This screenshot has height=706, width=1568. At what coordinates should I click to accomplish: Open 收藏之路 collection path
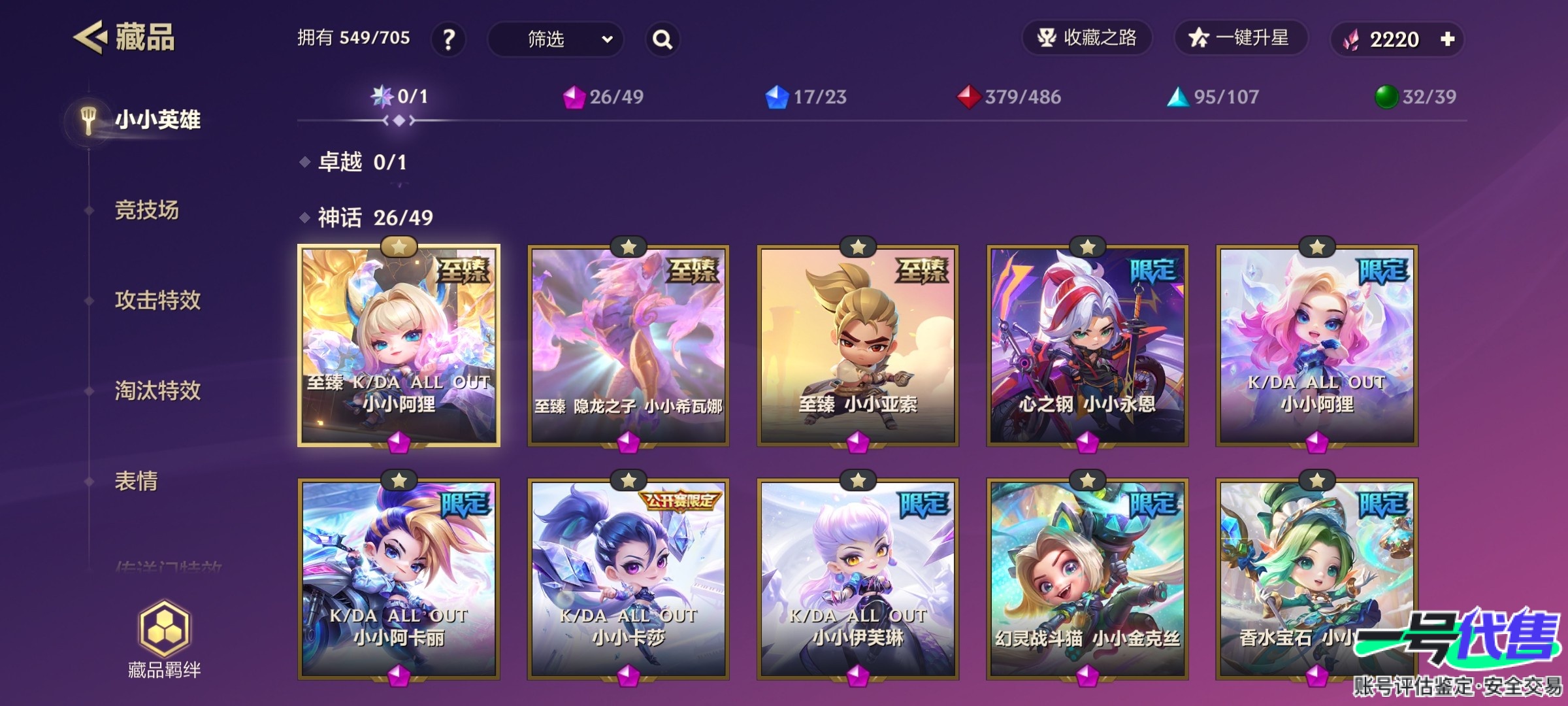(x=1087, y=38)
